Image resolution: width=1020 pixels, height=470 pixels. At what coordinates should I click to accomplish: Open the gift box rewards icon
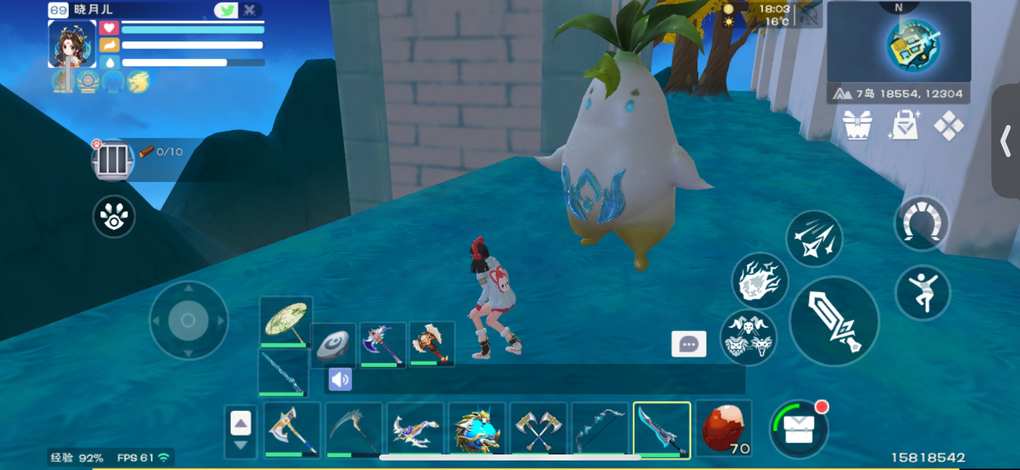point(857,126)
